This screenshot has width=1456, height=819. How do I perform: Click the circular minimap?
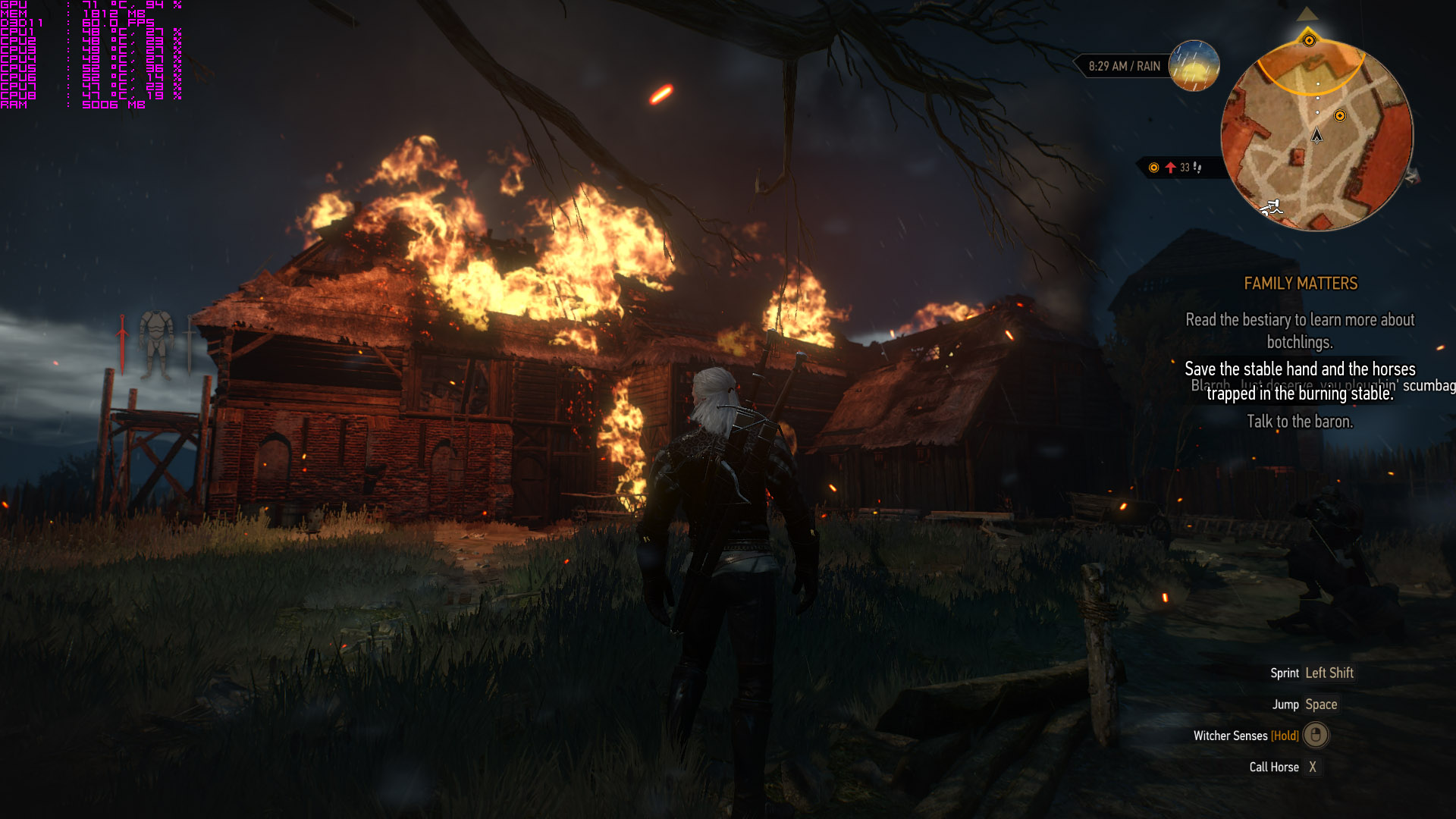1316,136
